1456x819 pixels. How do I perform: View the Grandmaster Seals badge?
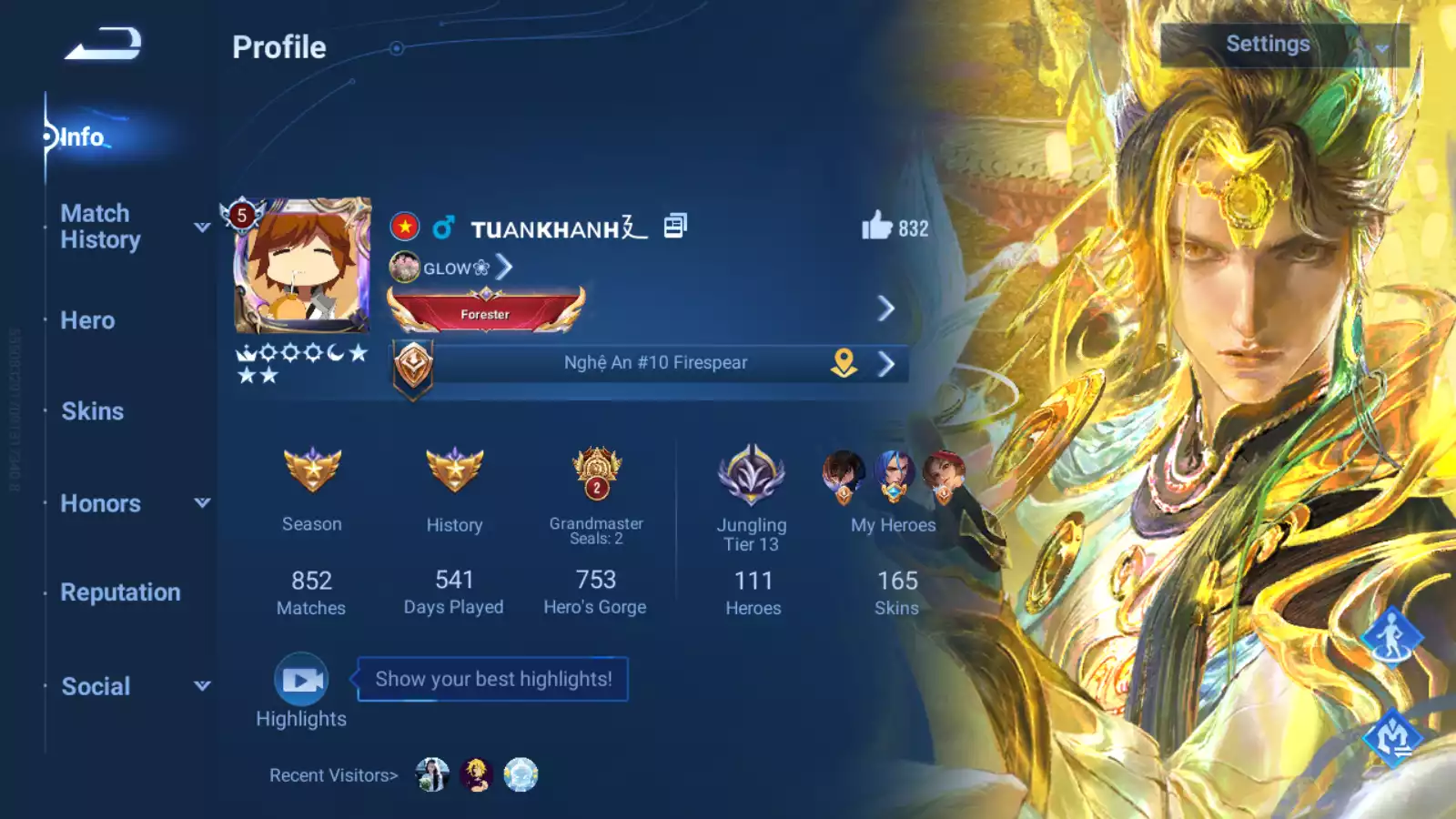pos(596,473)
